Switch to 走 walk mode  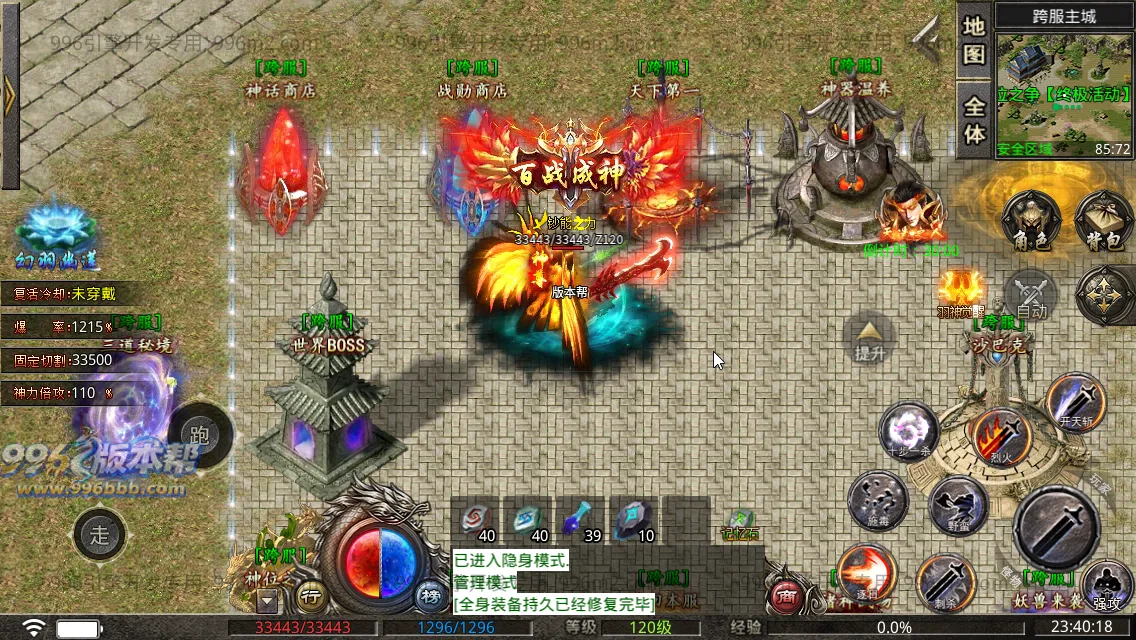(100, 535)
